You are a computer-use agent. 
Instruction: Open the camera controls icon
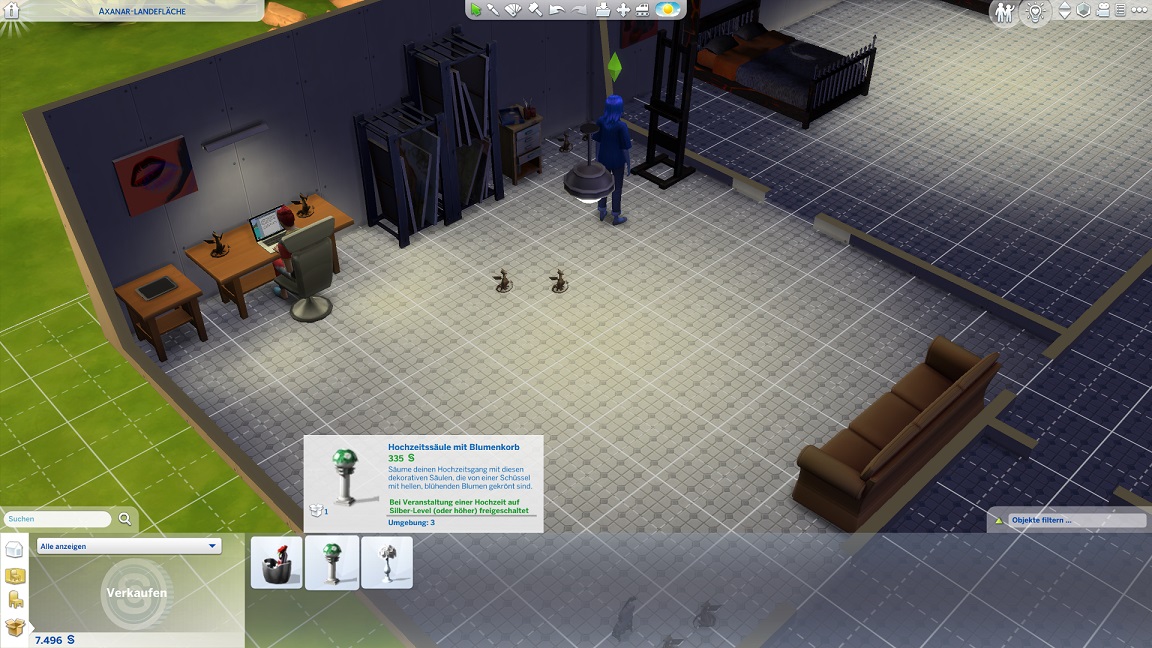pyautogui.click(x=1102, y=11)
